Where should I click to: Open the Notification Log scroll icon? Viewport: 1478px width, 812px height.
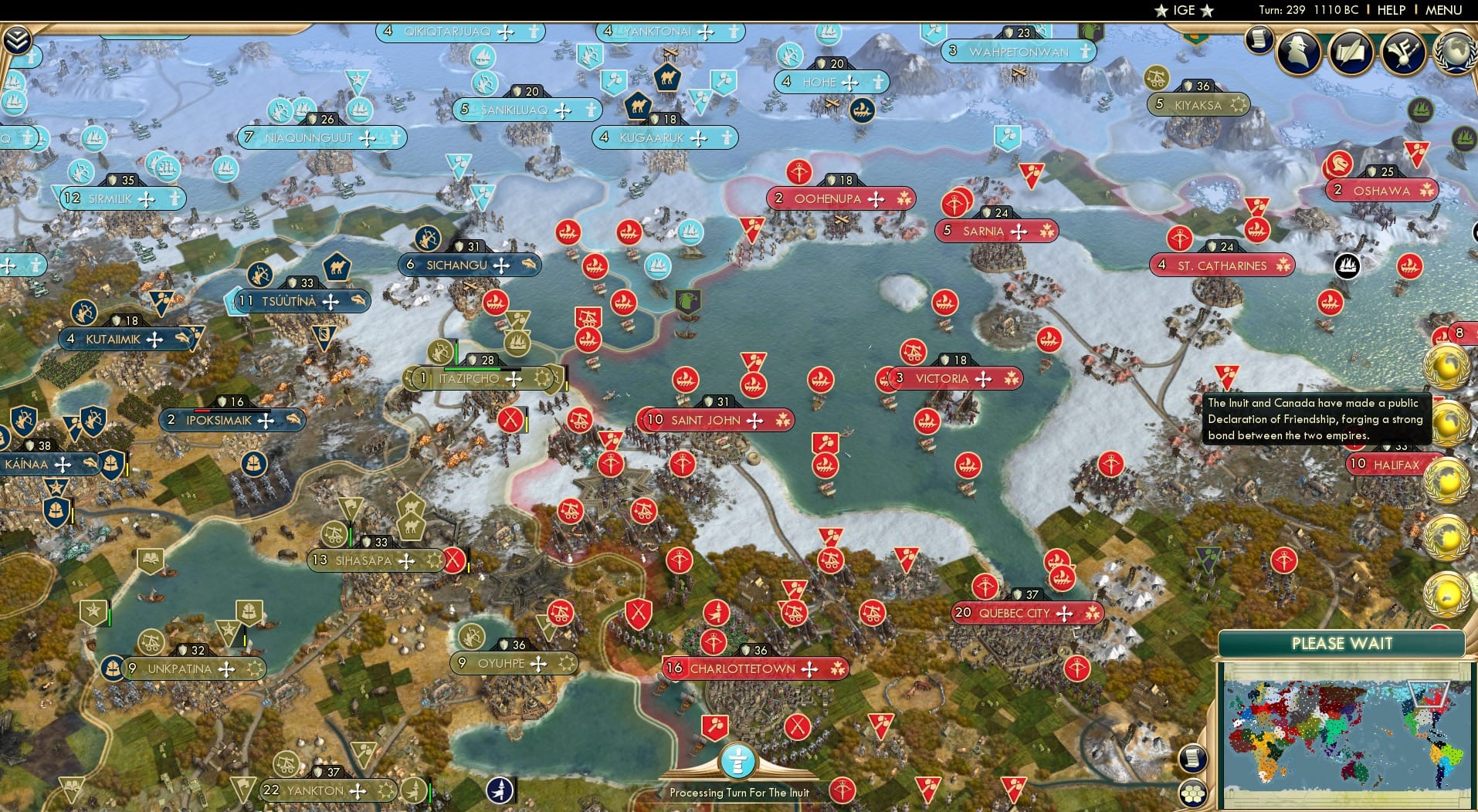pos(1259,41)
